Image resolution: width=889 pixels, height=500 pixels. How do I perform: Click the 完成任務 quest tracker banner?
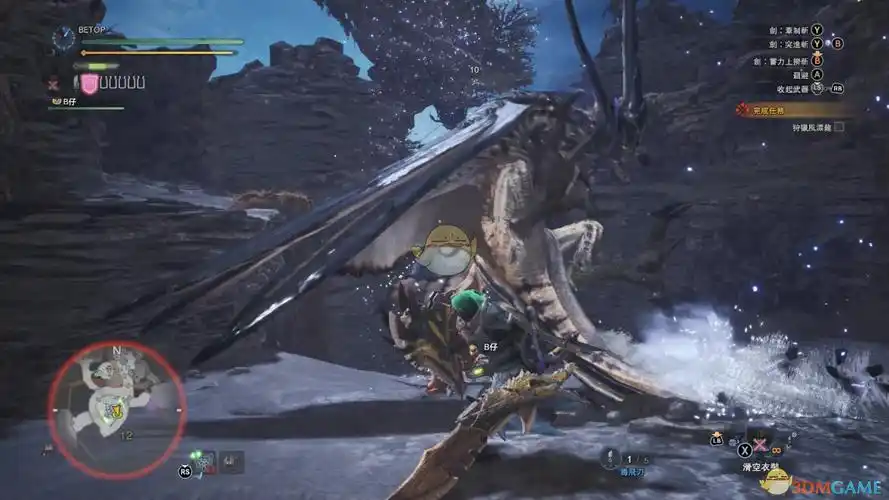point(791,109)
